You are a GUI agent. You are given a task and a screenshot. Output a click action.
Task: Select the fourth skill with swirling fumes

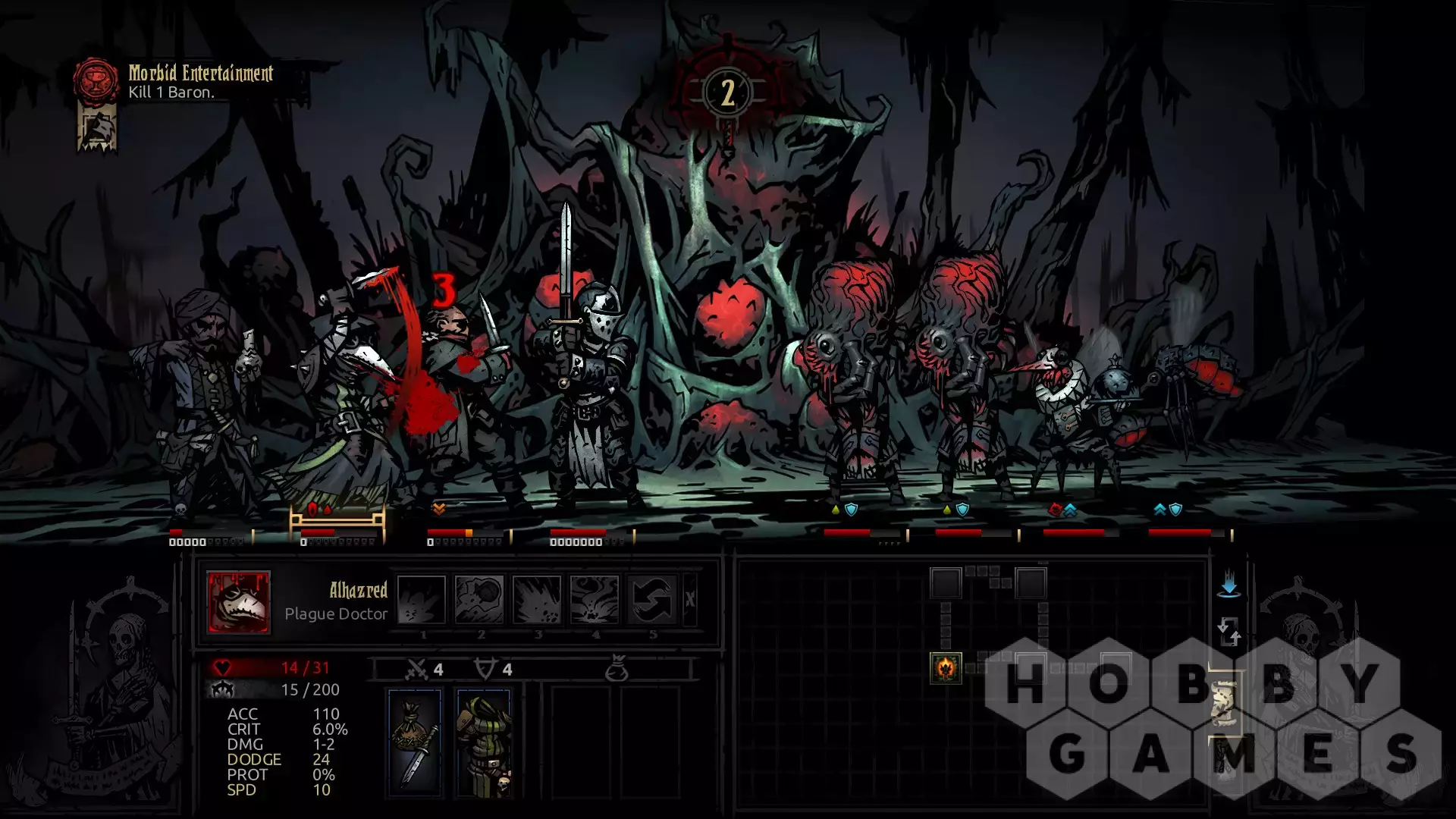tap(595, 599)
